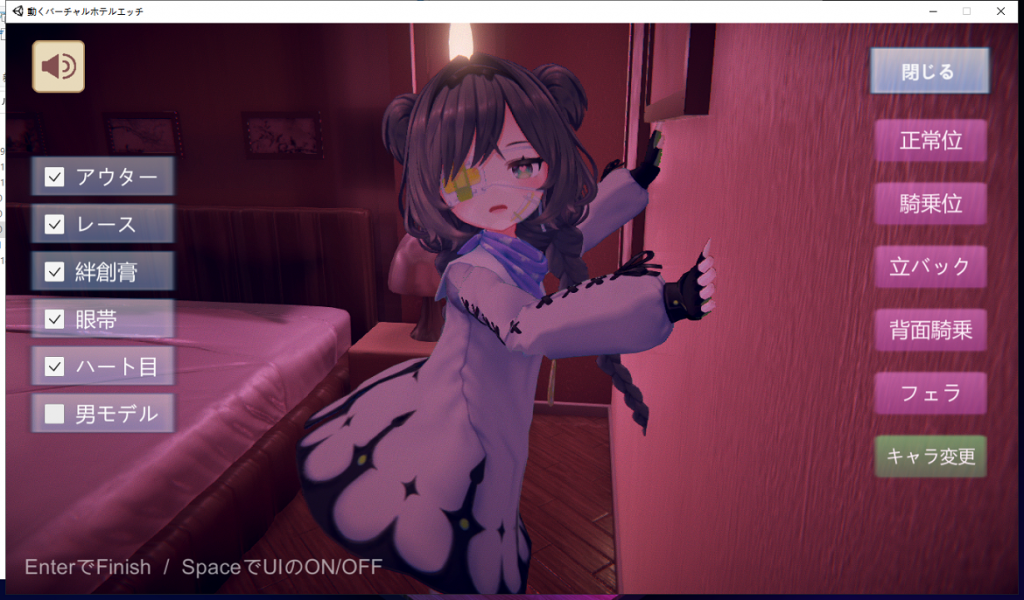1024x600 pixels.
Task: Uncheck the 絆創膏 checkbox
Action: (54, 272)
